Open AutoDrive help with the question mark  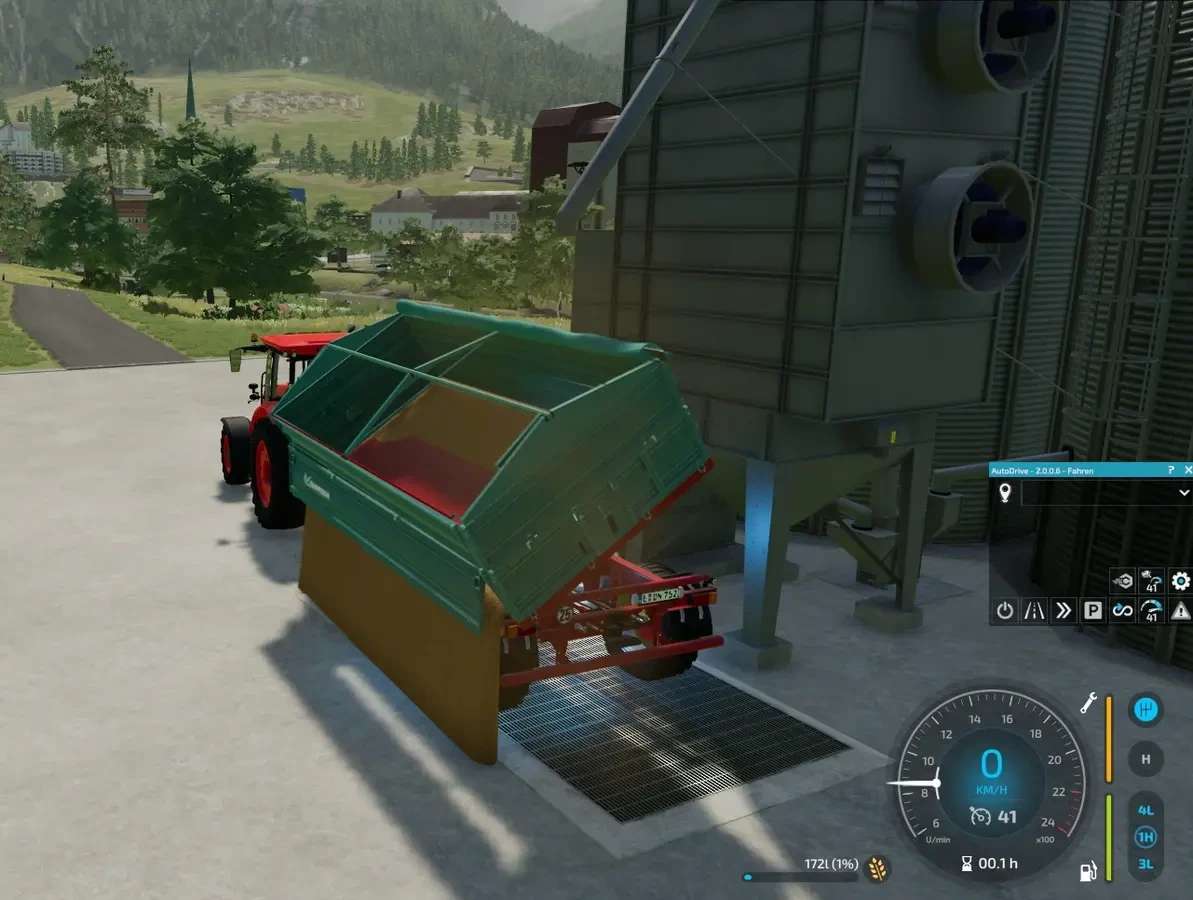point(1171,469)
